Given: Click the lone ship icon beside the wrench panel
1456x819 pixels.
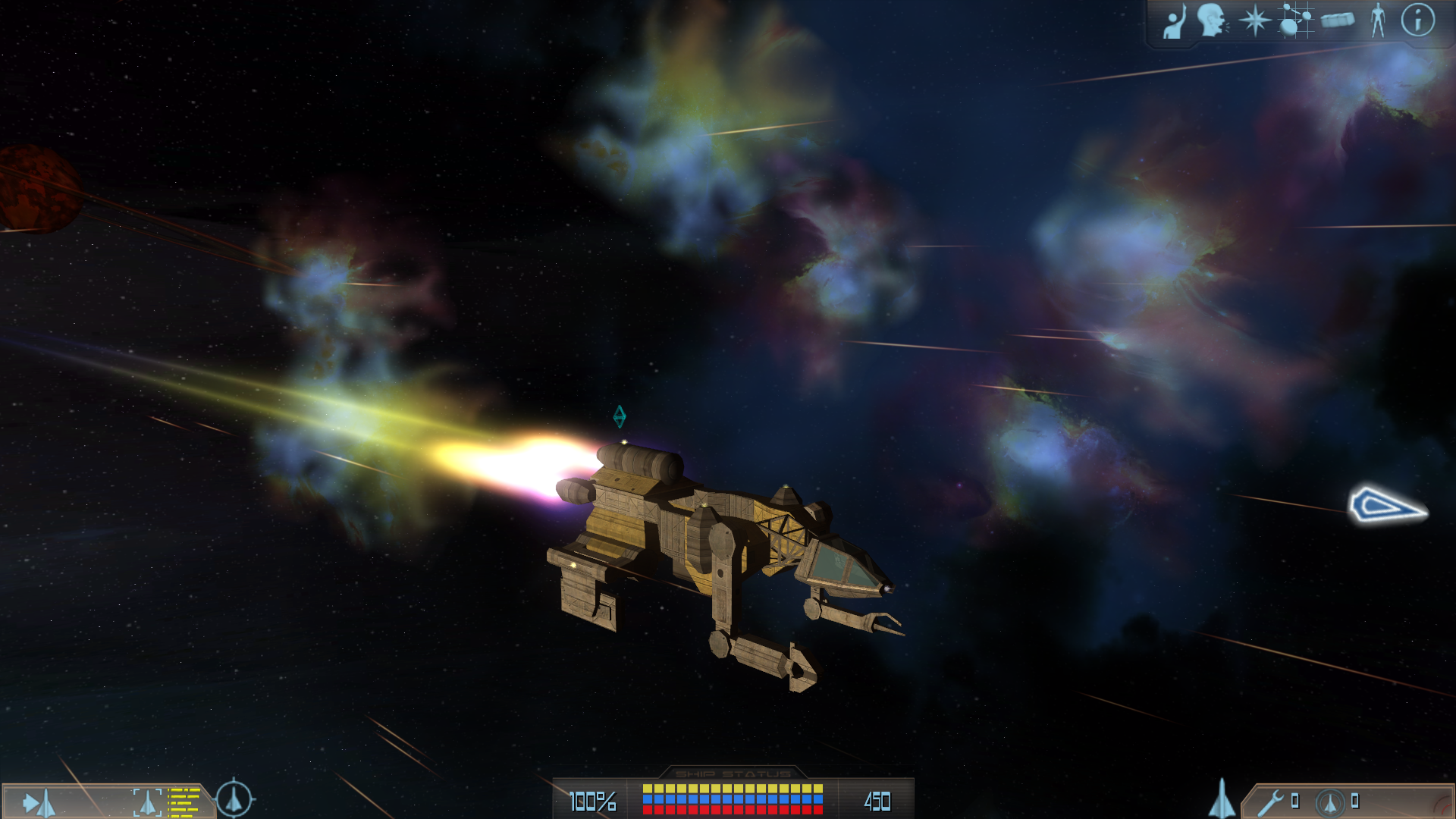Looking at the screenshot, I should click(x=1222, y=799).
